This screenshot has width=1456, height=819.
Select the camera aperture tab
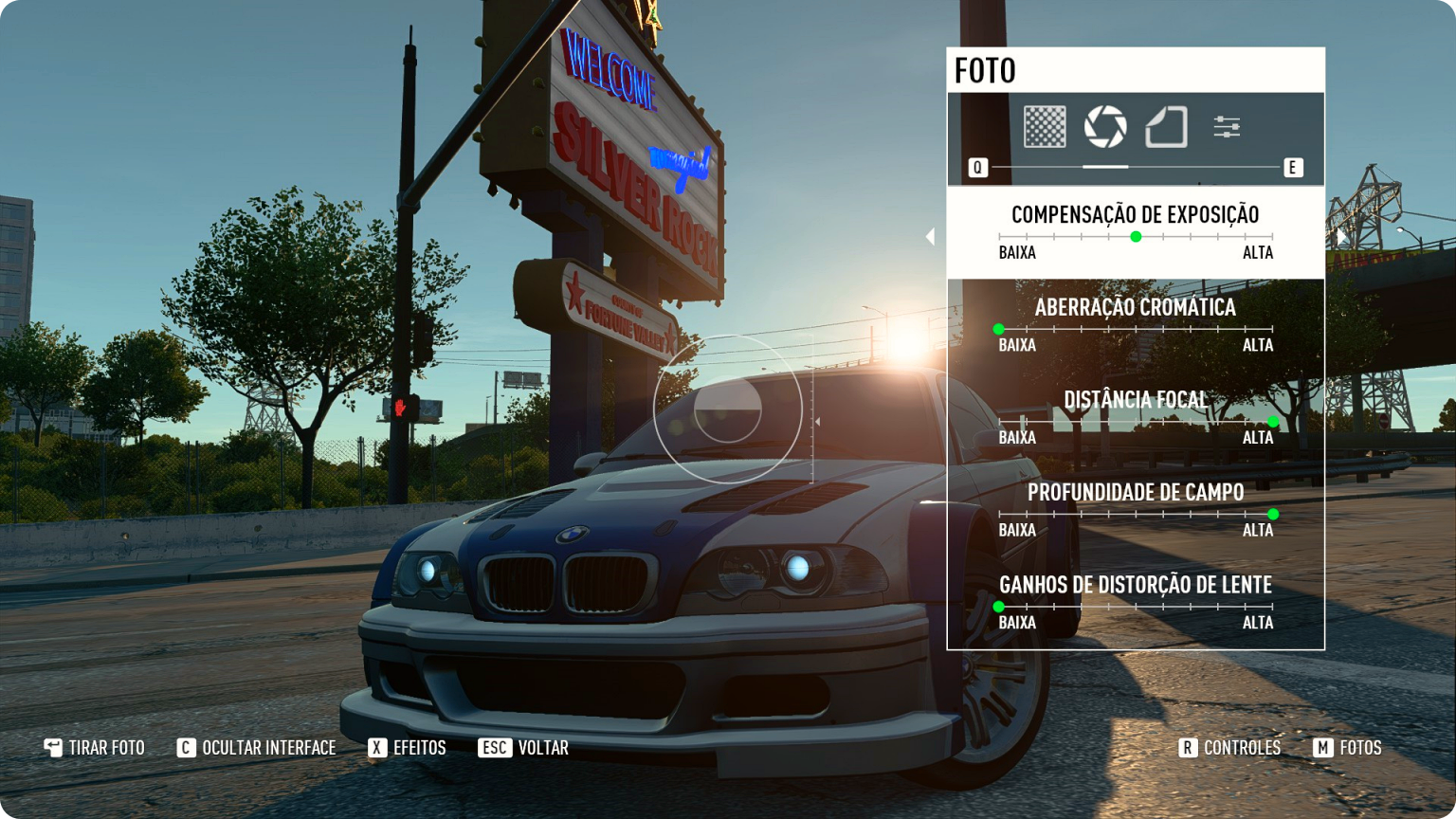[1105, 127]
